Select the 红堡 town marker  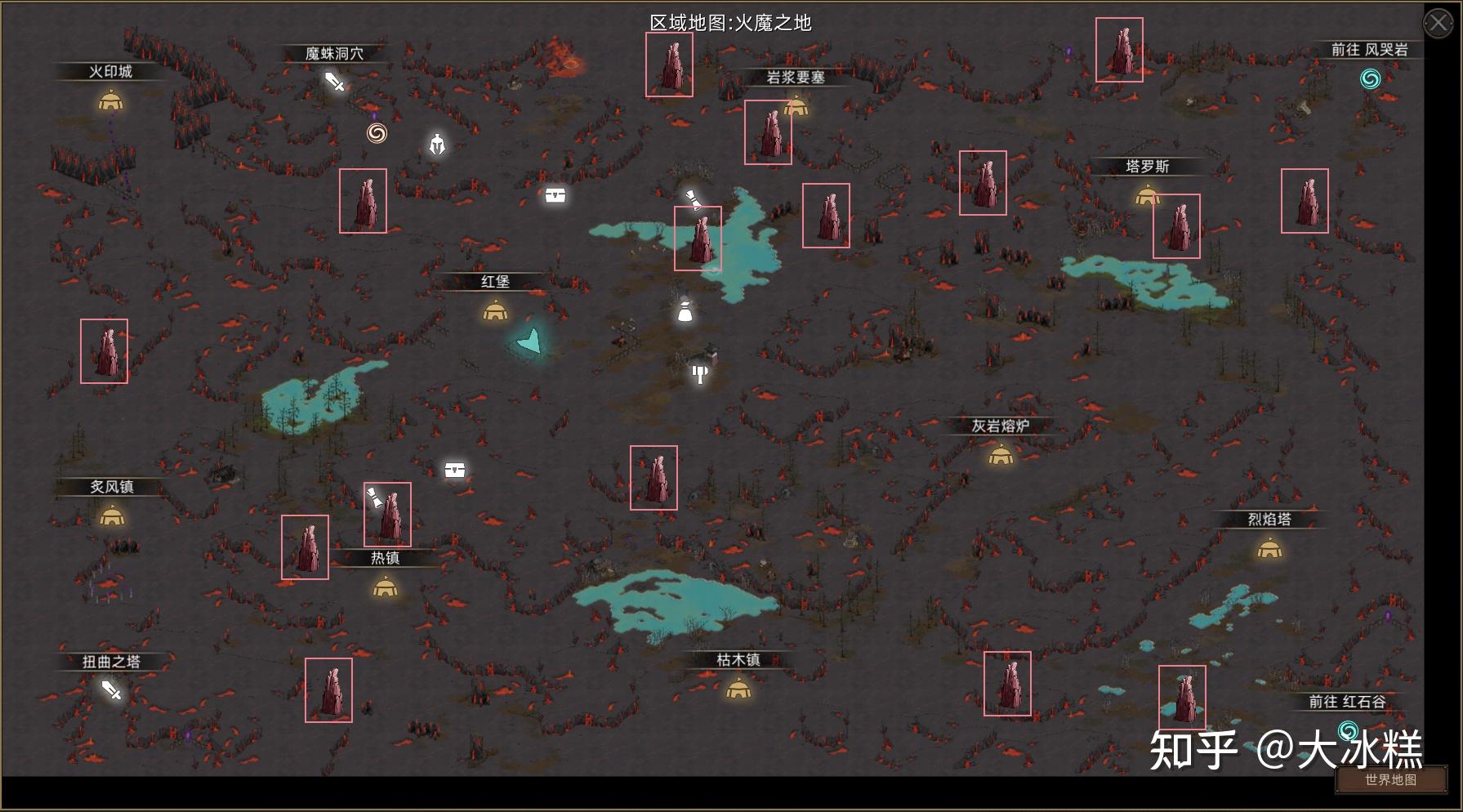click(495, 311)
